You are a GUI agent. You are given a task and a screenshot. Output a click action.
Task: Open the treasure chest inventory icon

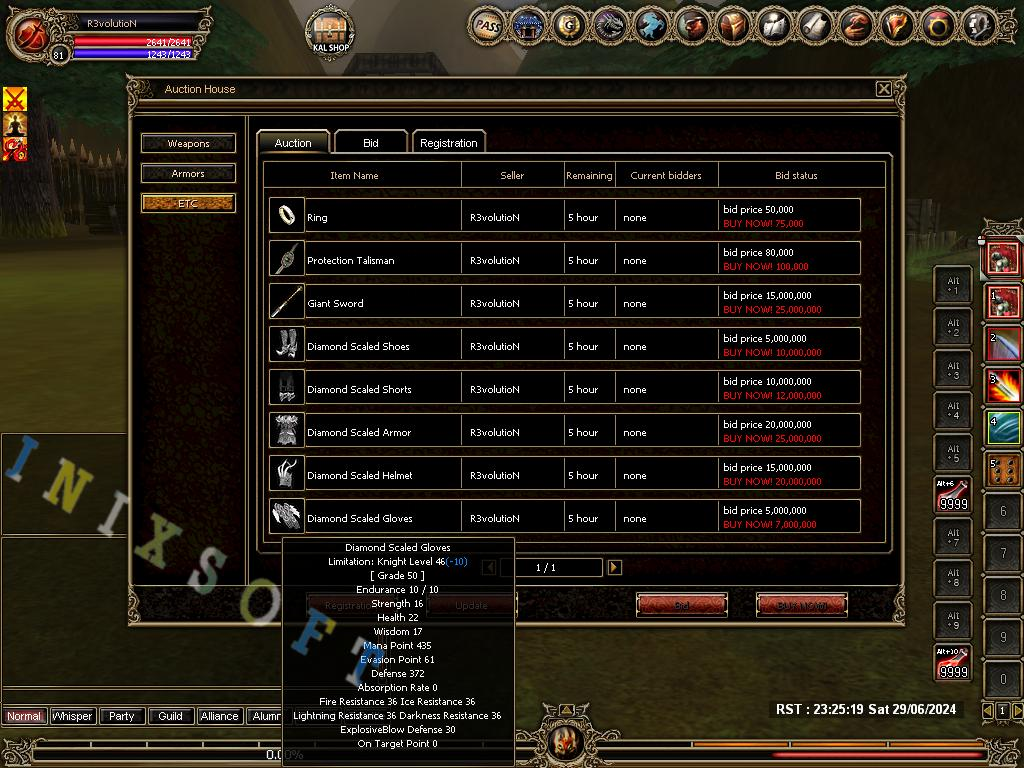733,26
